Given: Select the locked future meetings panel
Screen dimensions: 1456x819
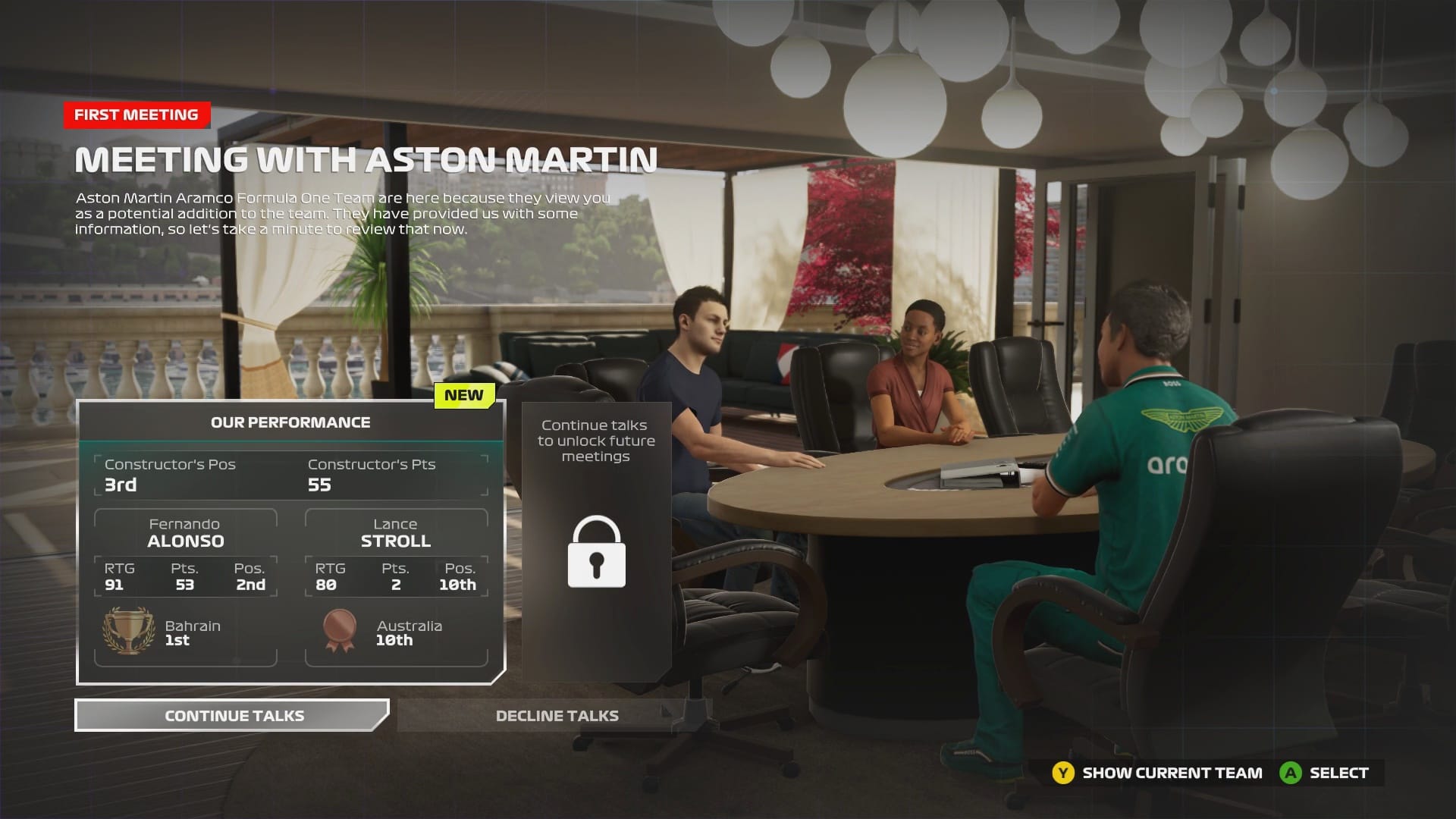Looking at the screenshot, I should click(x=596, y=541).
